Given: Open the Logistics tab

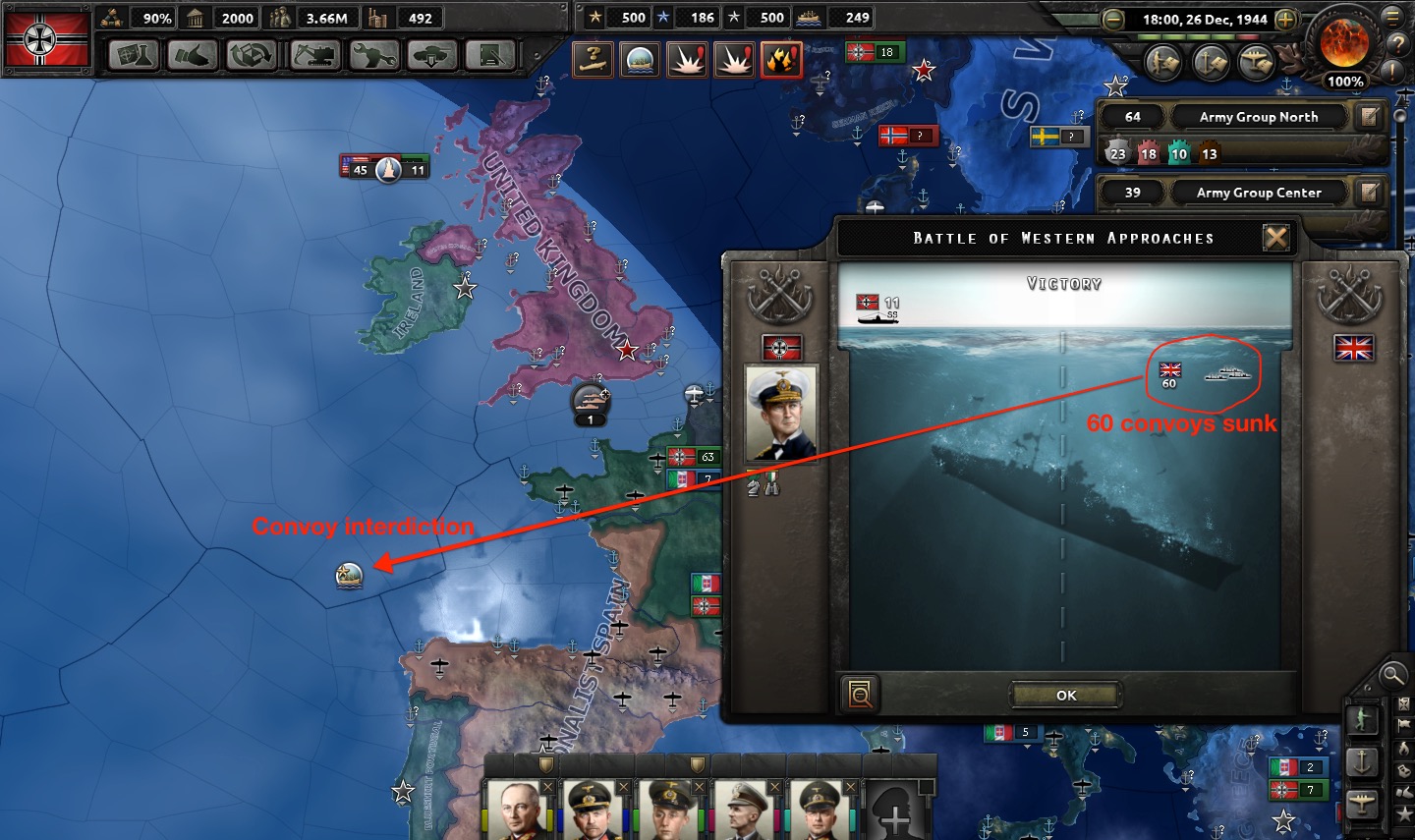Looking at the screenshot, I should point(491,56).
